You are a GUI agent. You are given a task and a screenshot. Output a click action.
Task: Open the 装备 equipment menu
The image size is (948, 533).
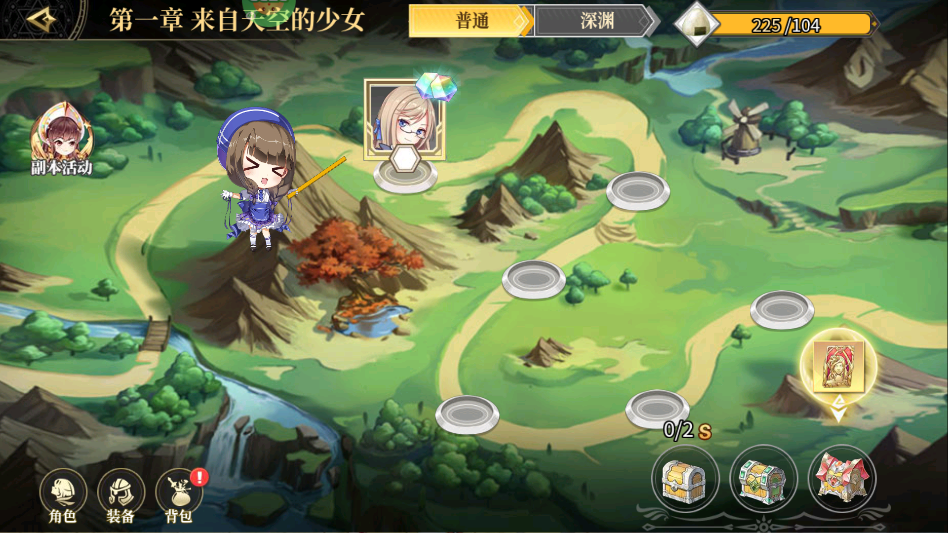pos(121,493)
